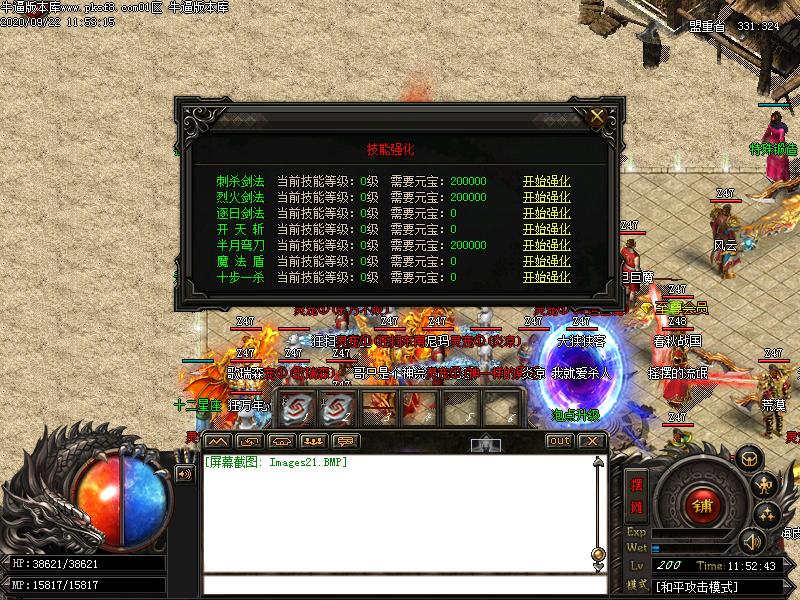Close the 技能强化 skill enhancement window
Screen dimensions: 800x600
coord(597,116)
